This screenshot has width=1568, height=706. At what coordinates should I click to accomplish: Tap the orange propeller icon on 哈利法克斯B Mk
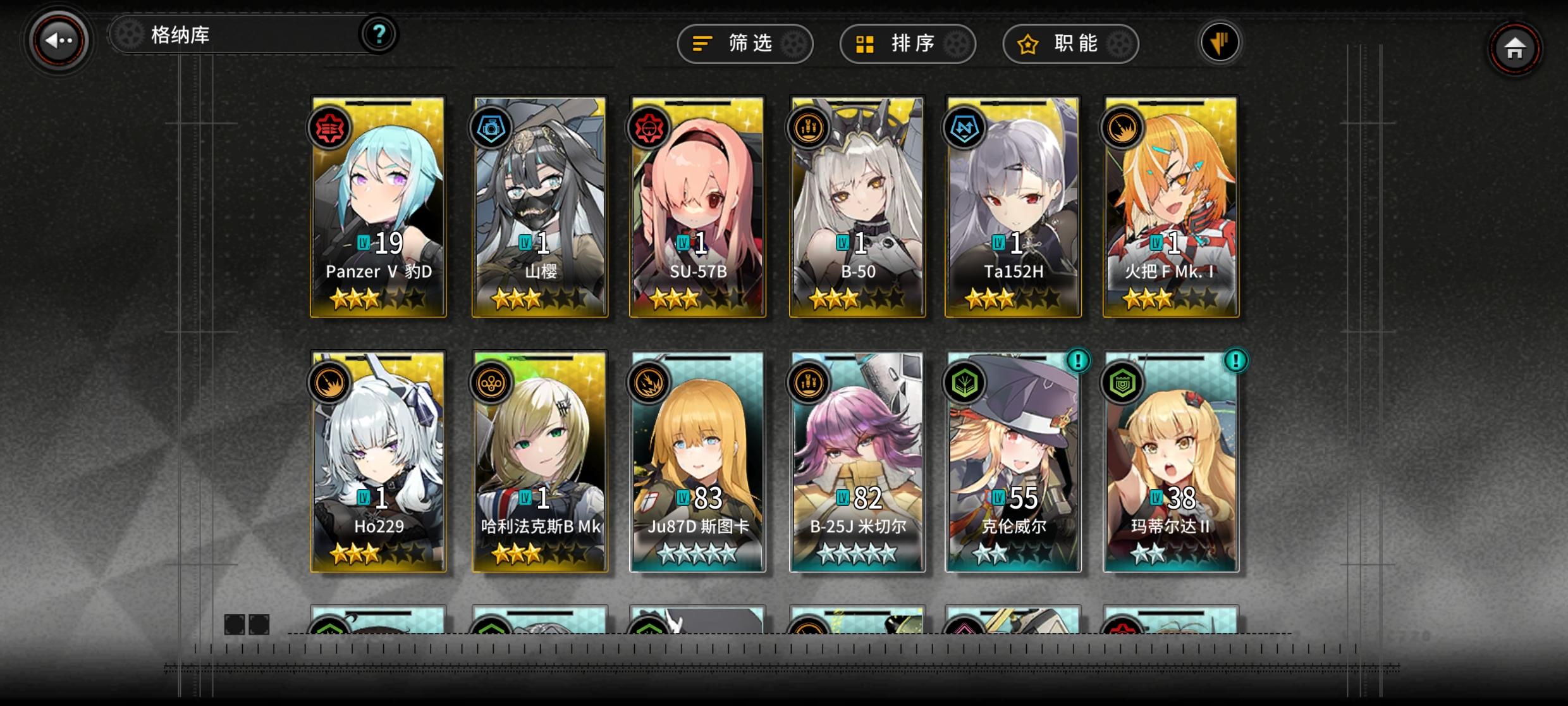[x=491, y=383]
